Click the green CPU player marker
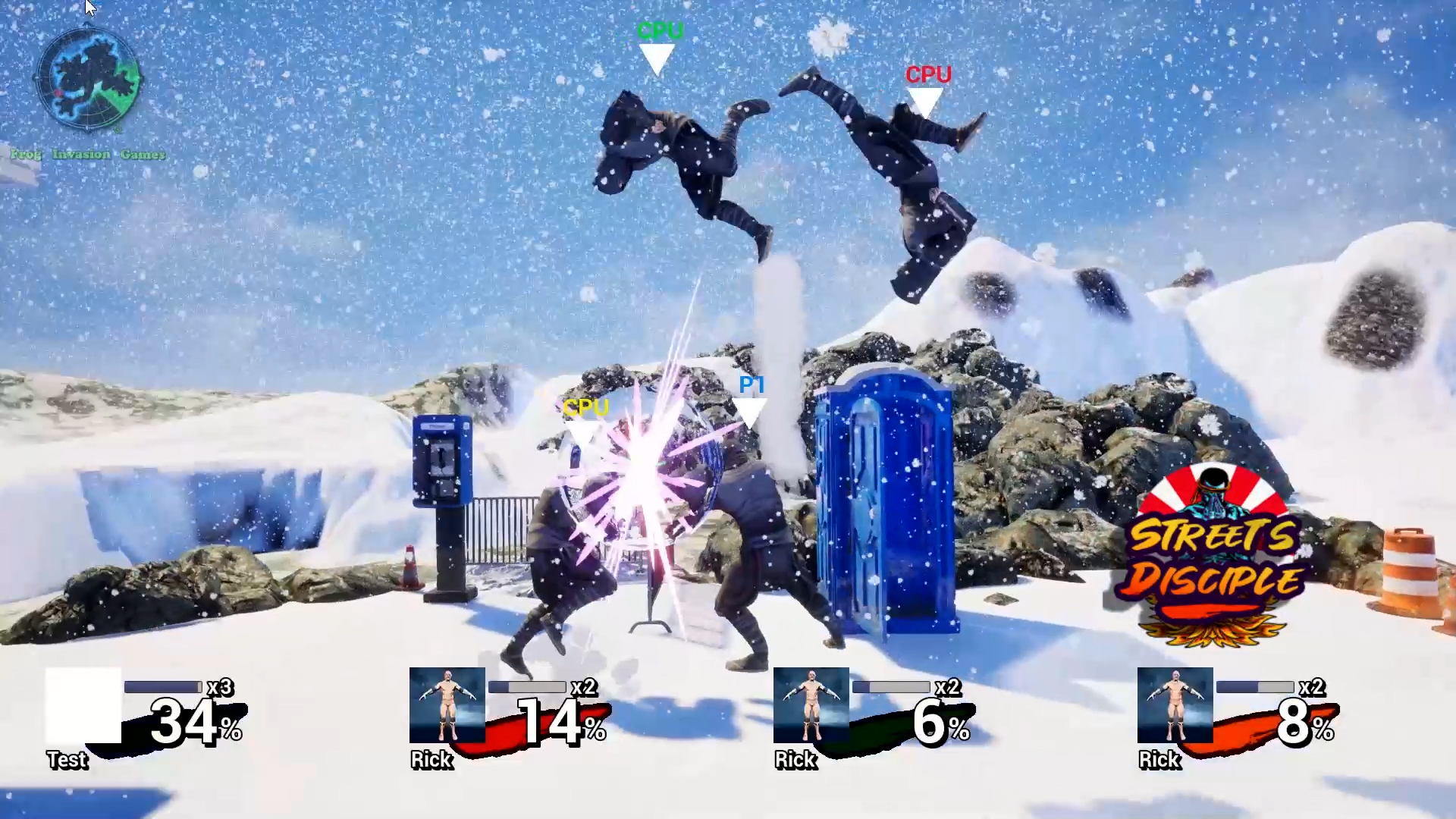1456x819 pixels. pyautogui.click(x=658, y=45)
